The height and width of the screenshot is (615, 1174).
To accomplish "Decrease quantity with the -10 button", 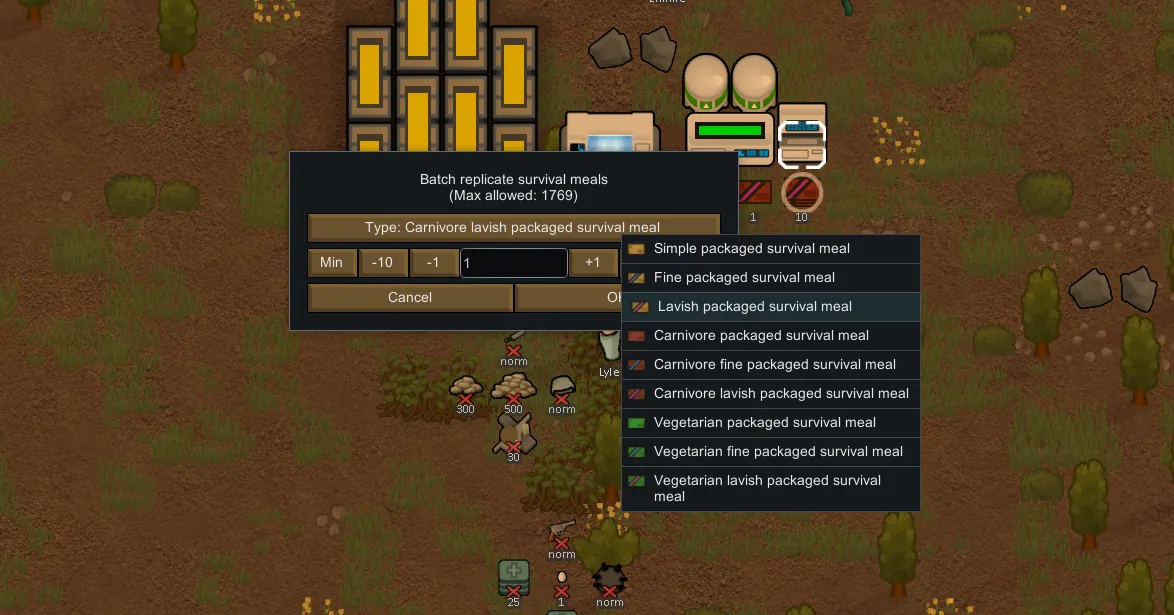I will coord(382,263).
